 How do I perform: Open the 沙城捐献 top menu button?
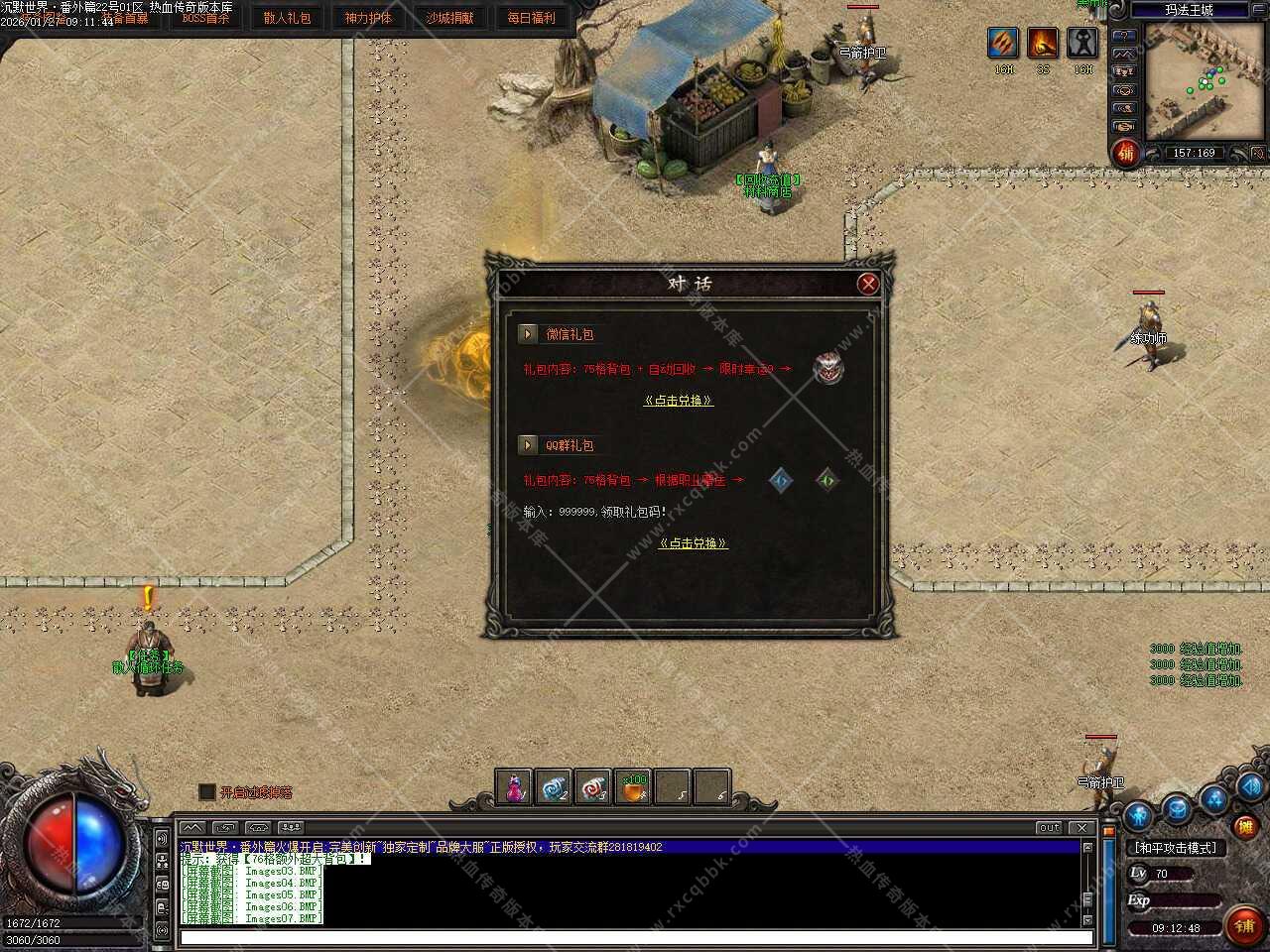click(x=449, y=18)
